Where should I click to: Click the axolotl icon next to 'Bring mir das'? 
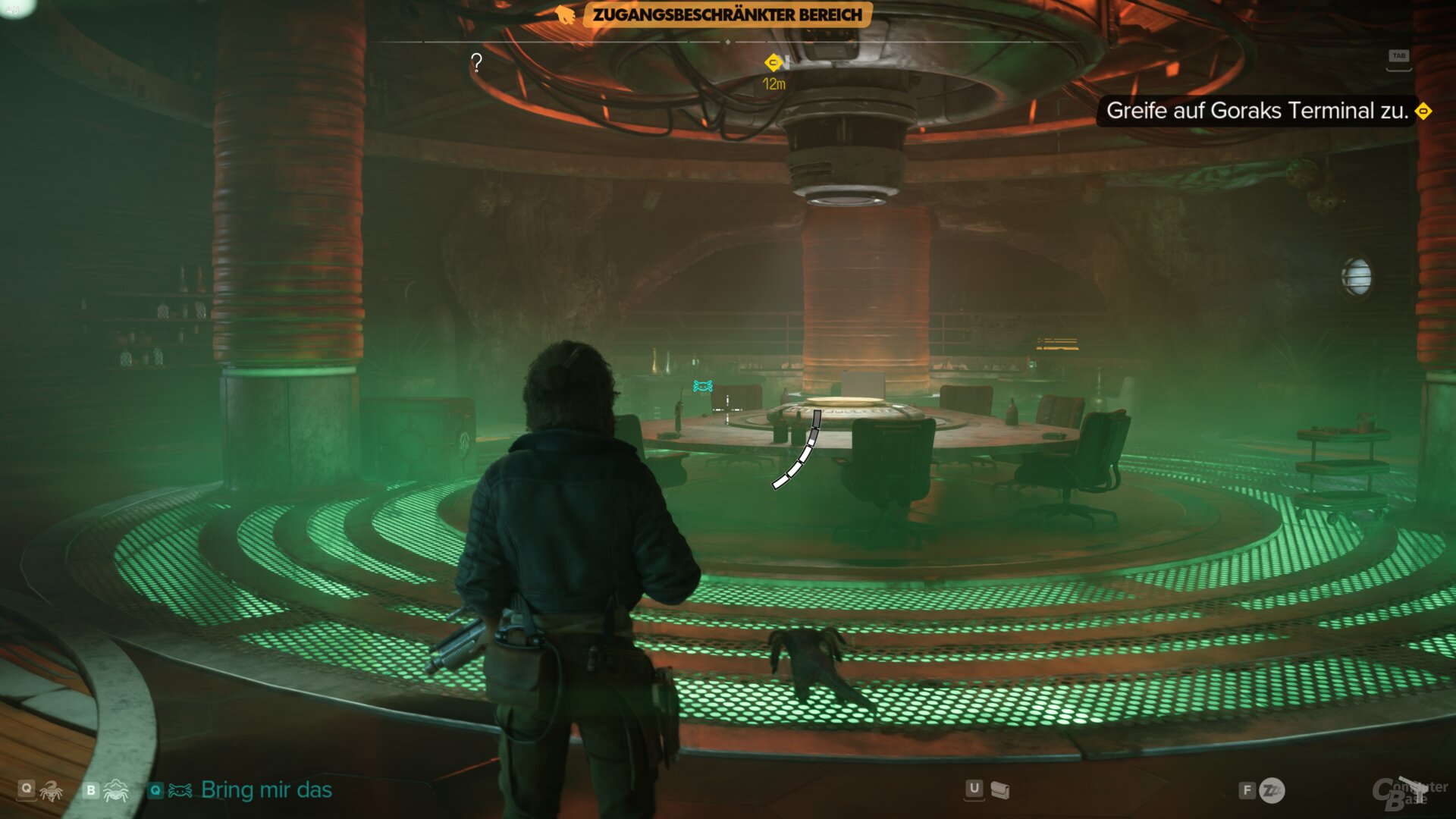(x=180, y=791)
